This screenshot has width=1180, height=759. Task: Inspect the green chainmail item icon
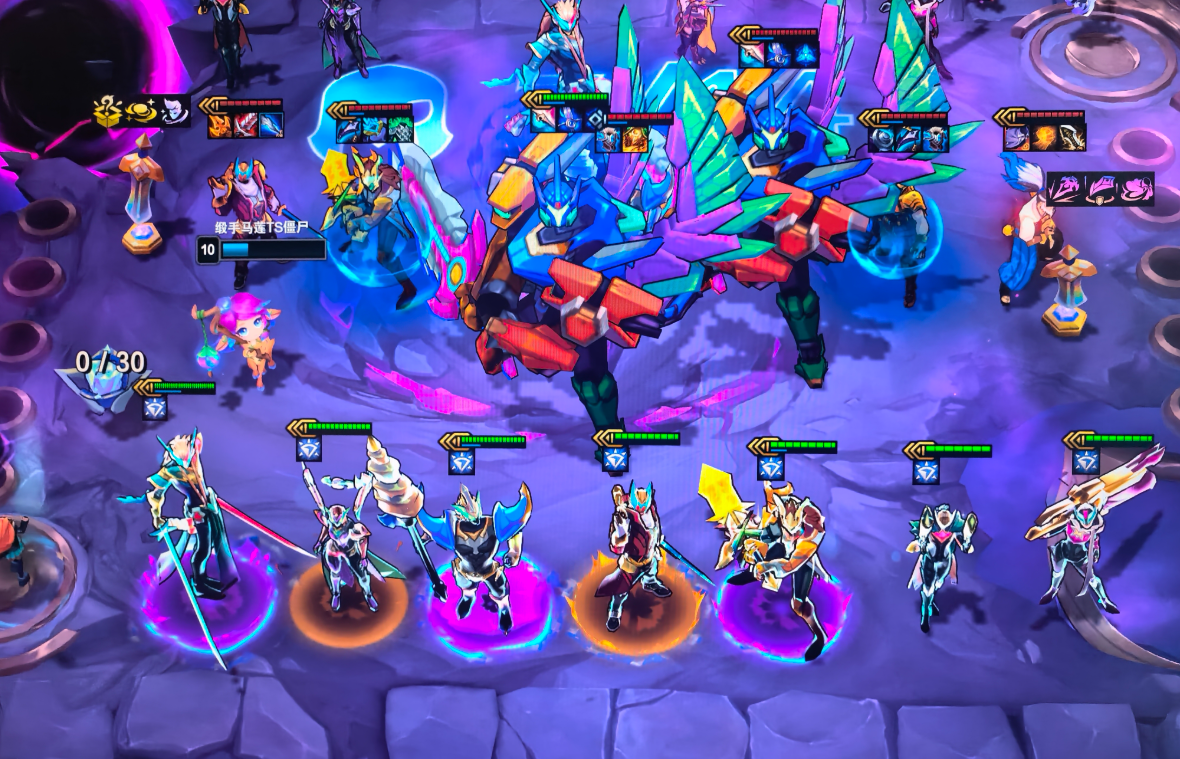[x=399, y=130]
